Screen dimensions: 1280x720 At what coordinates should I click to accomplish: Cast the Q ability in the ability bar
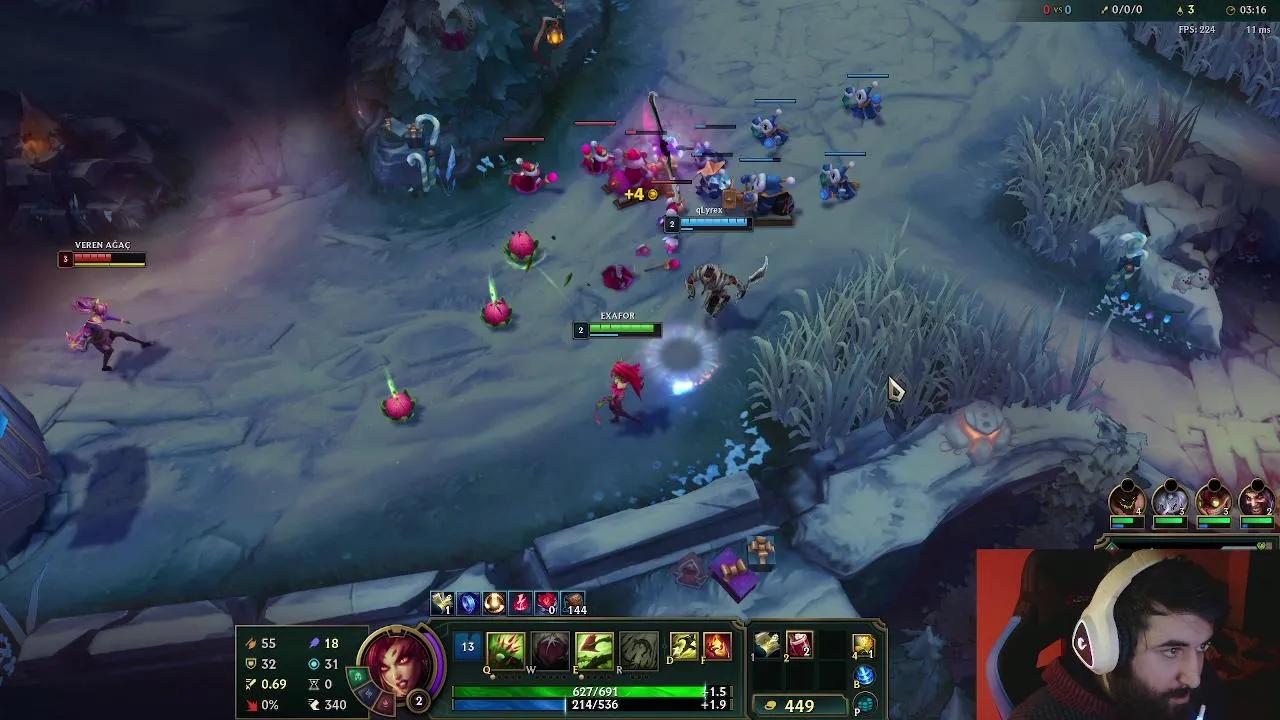[x=506, y=648]
